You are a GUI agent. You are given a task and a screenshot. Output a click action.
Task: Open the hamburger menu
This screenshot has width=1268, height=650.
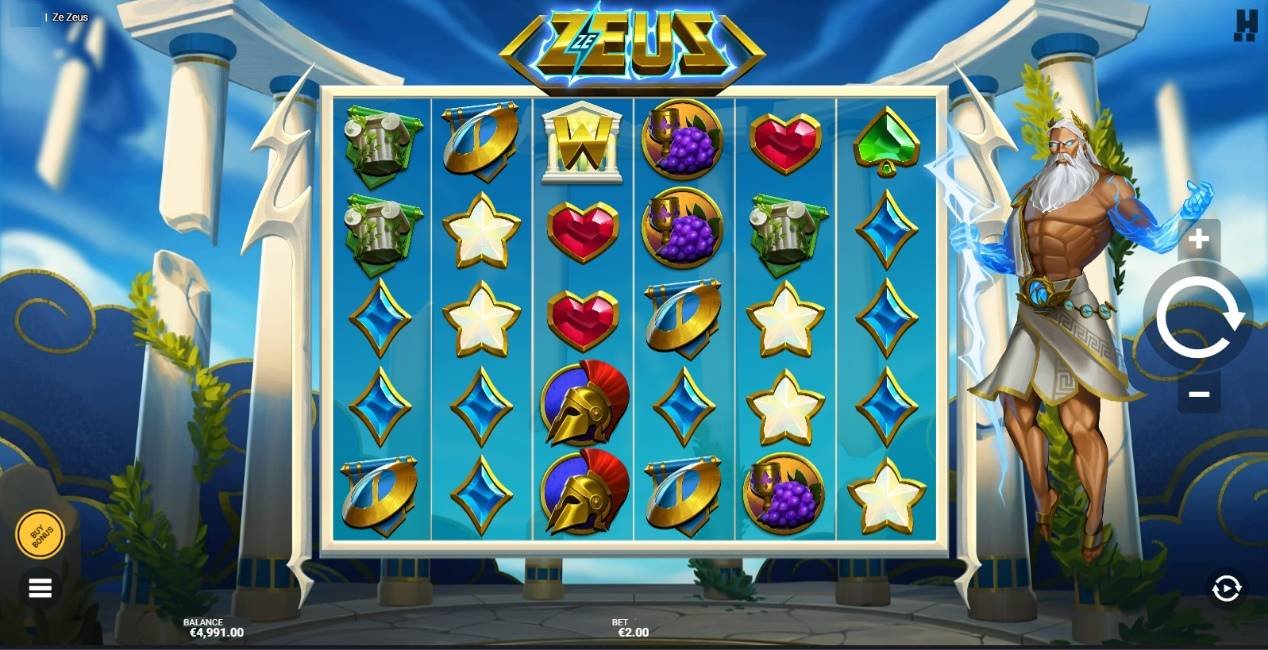tap(40, 588)
